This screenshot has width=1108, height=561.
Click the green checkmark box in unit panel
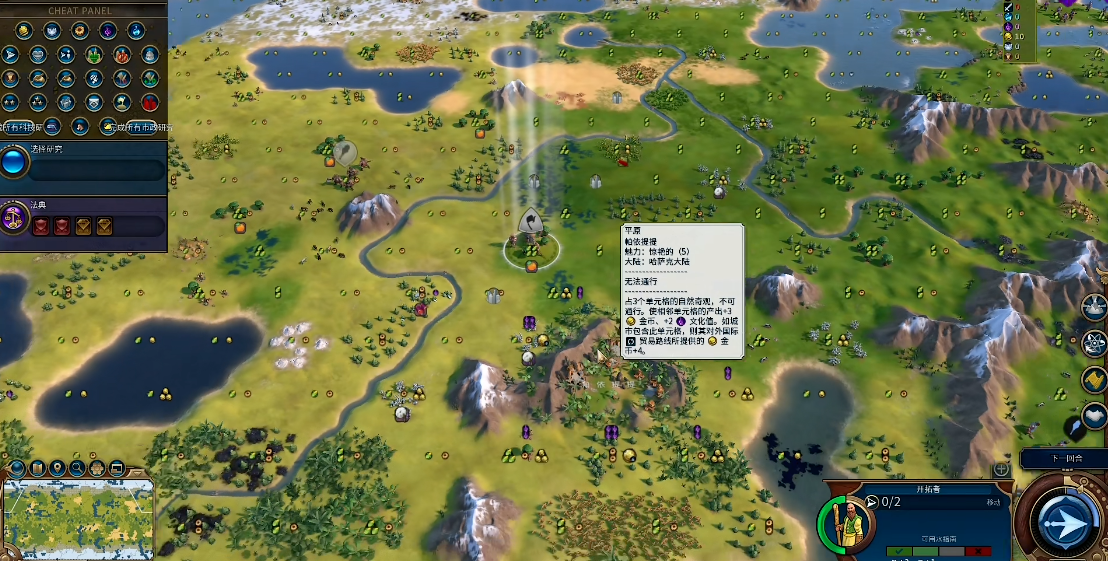pyautogui.click(x=898, y=551)
